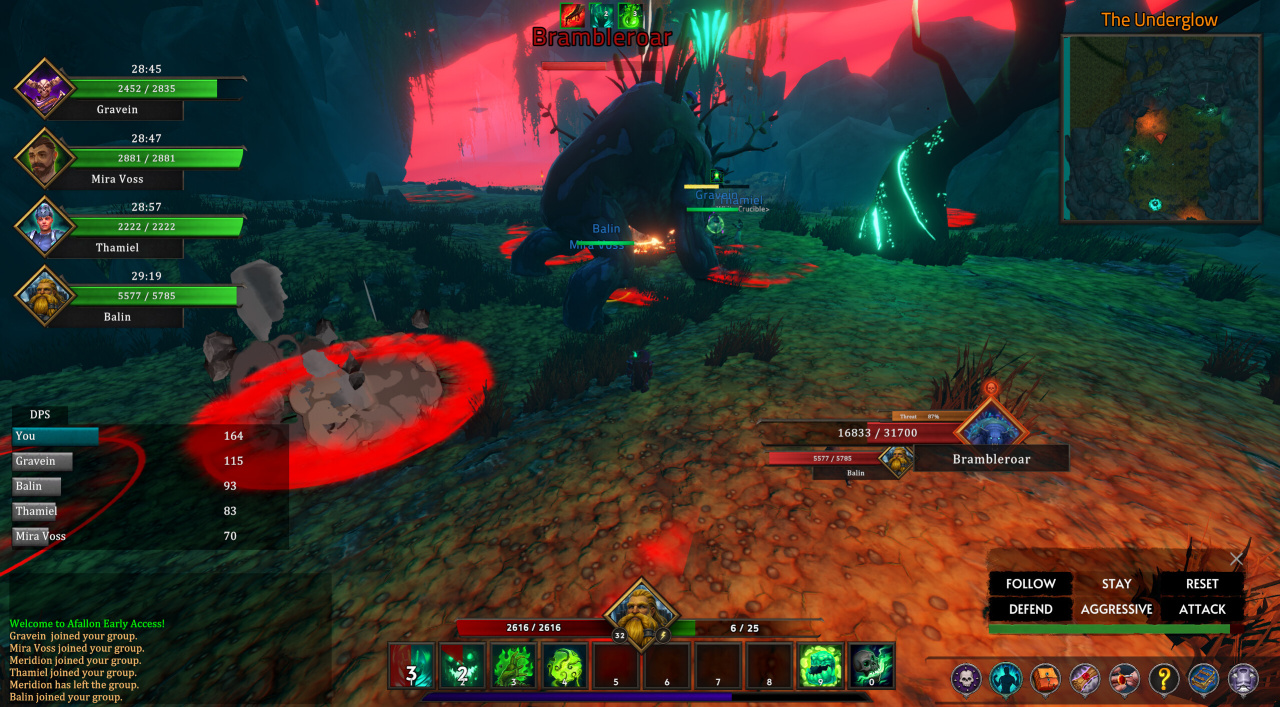Open the yellow question mark help

point(1164,679)
